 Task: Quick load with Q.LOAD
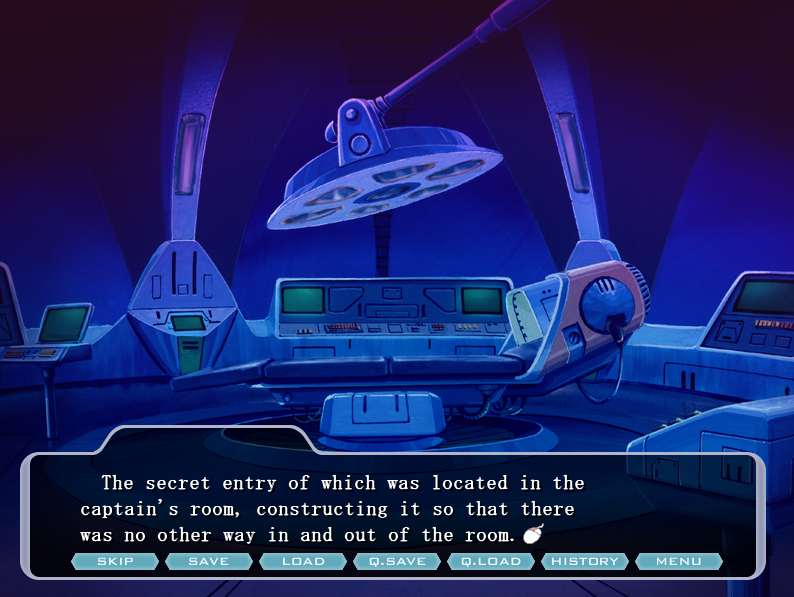(x=491, y=561)
